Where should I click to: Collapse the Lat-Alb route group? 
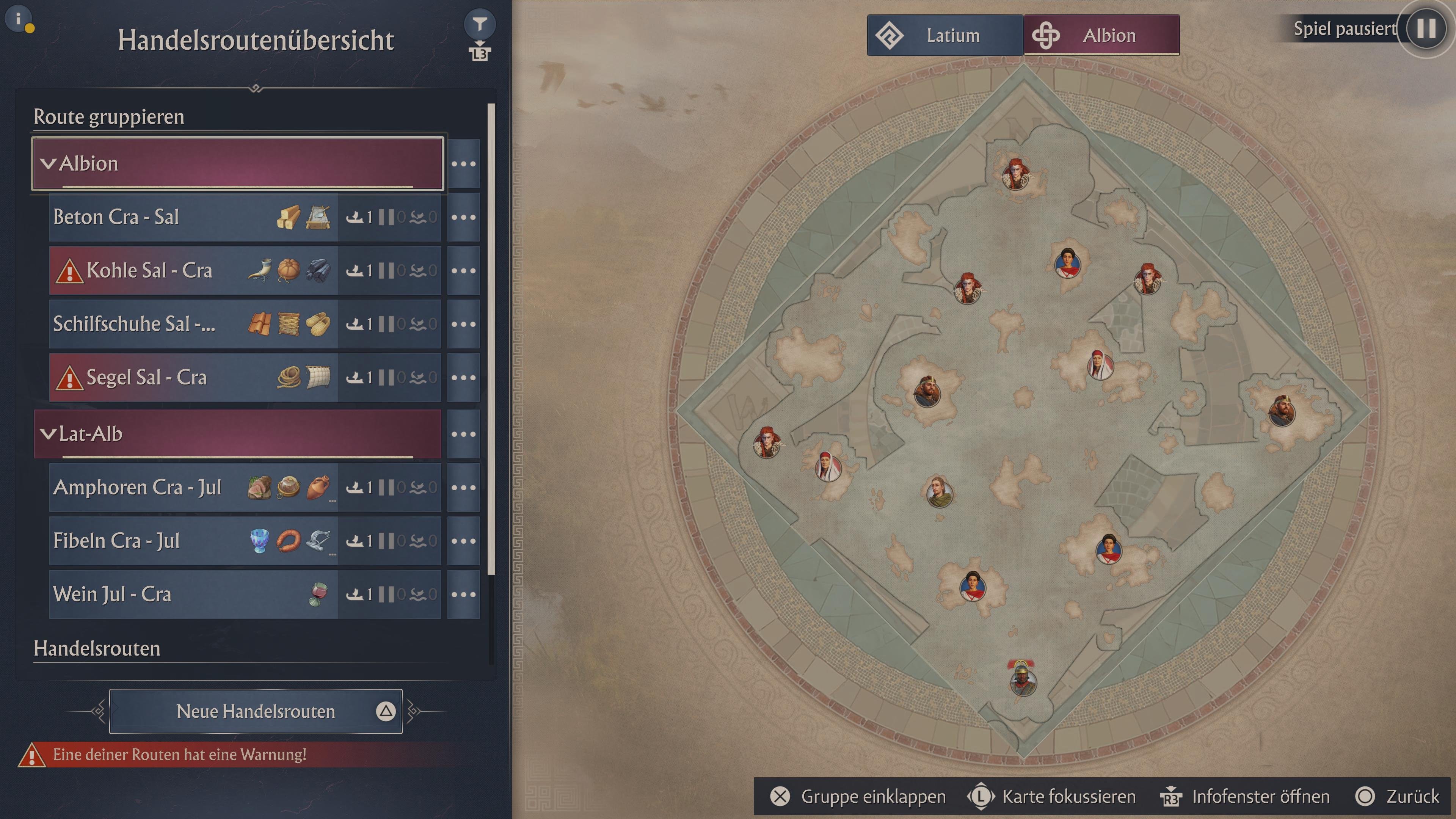48,434
